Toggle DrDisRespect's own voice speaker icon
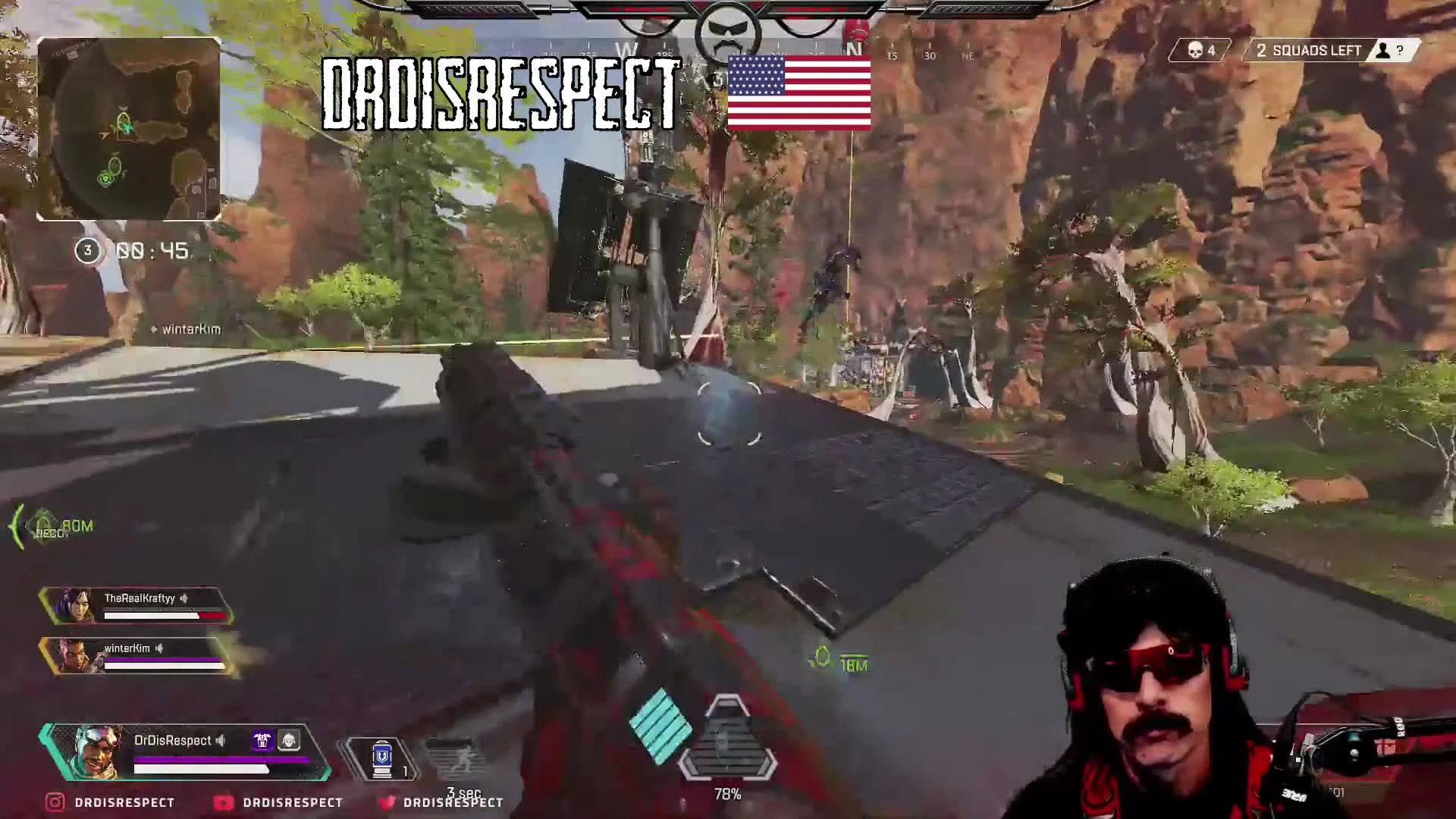Screen dimensions: 1456x819 coord(221,741)
